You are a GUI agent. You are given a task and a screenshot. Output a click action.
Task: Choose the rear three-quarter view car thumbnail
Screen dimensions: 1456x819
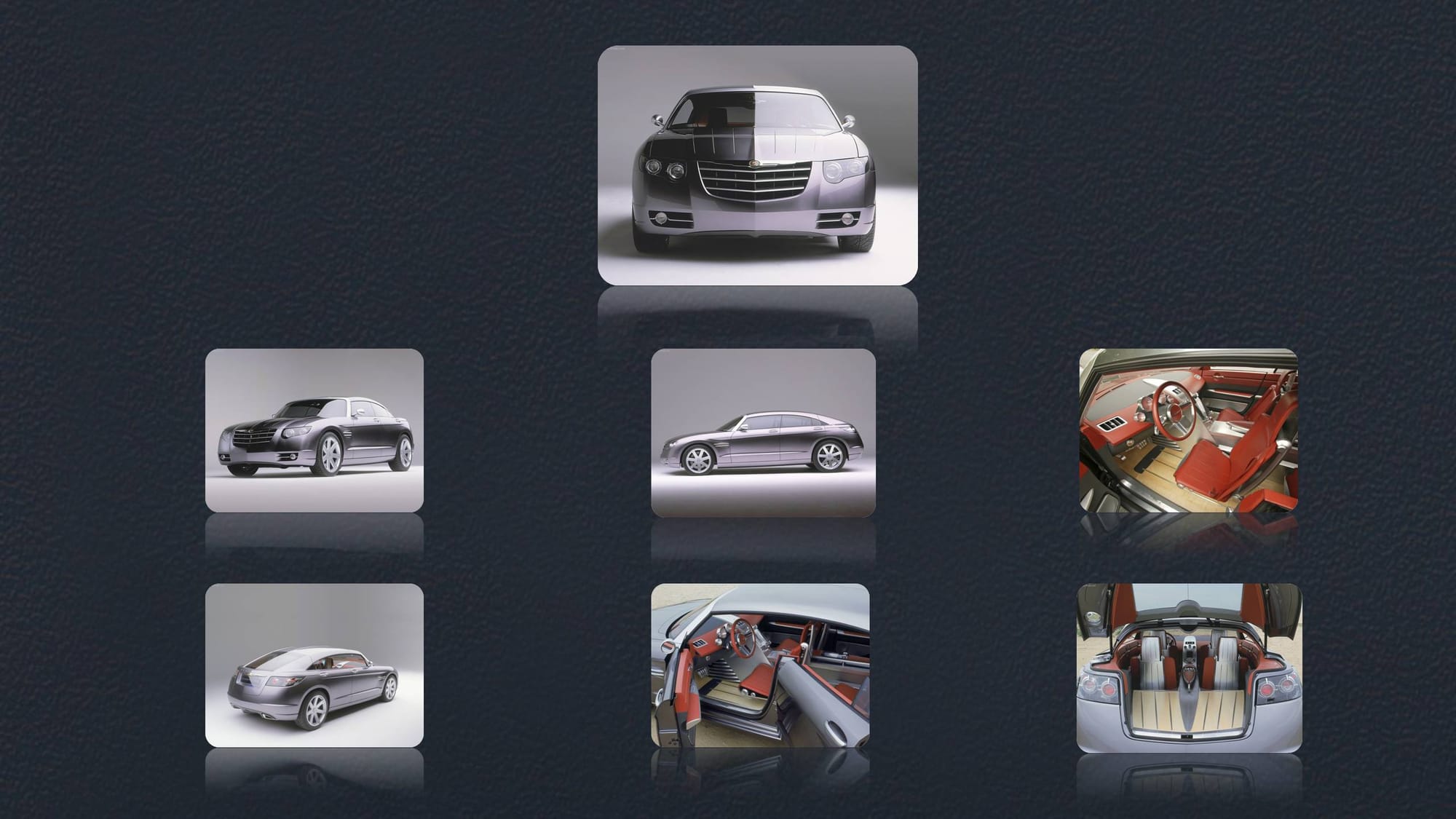coord(314,665)
